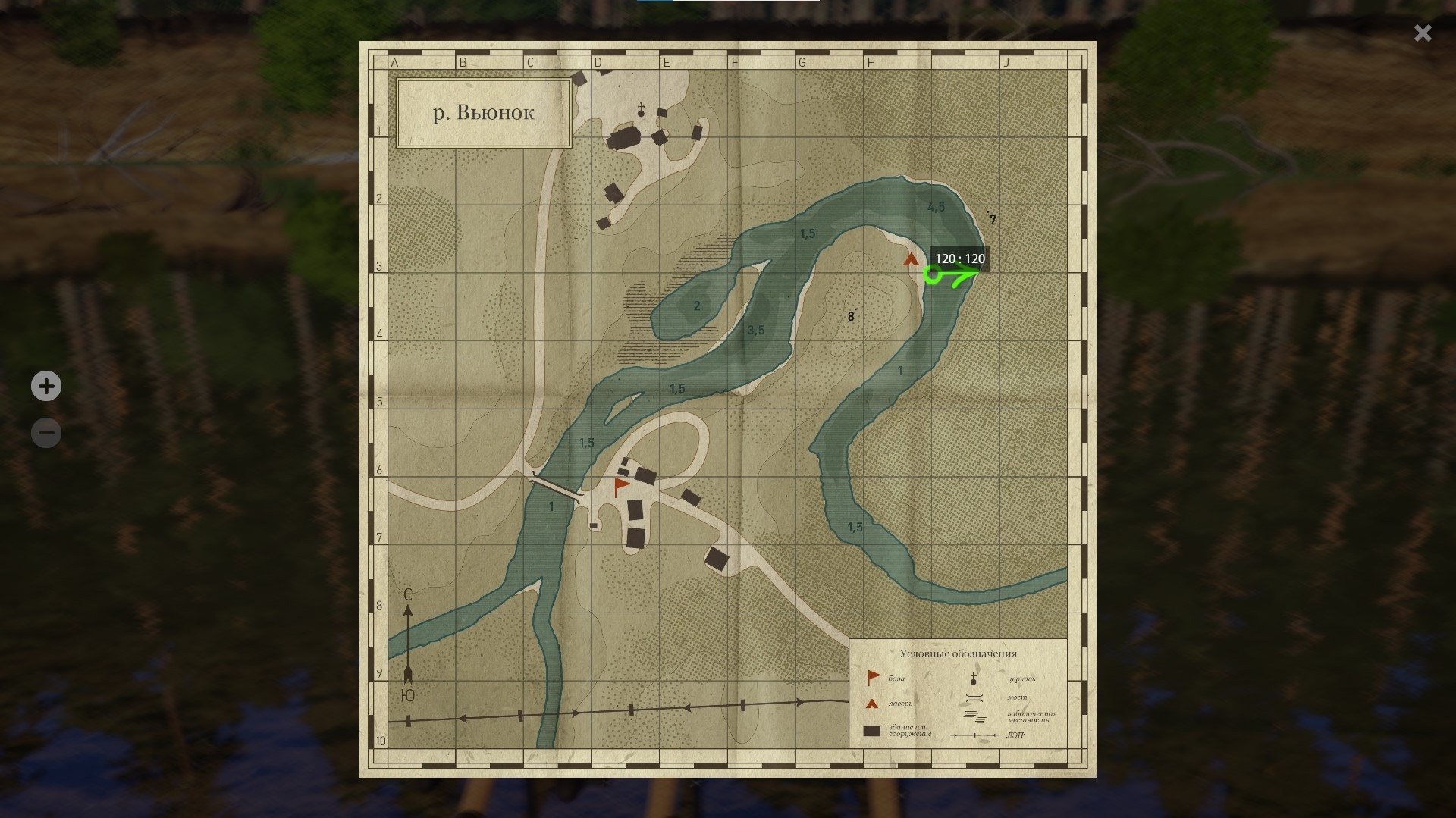Close the map with the X button
Screen dimensions: 1456x818
coord(1423,33)
